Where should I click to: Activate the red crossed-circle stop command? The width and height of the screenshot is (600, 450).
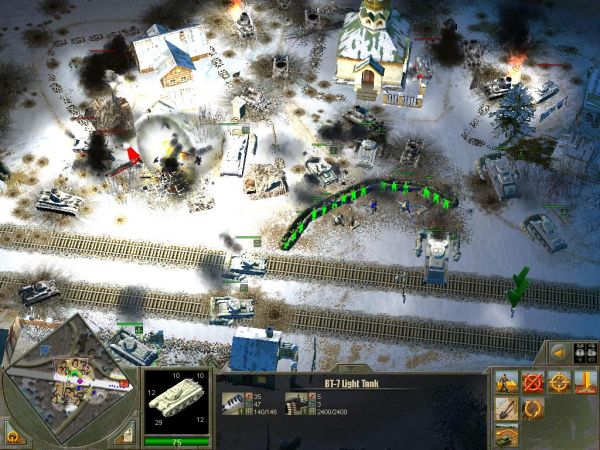pyautogui.click(x=533, y=383)
